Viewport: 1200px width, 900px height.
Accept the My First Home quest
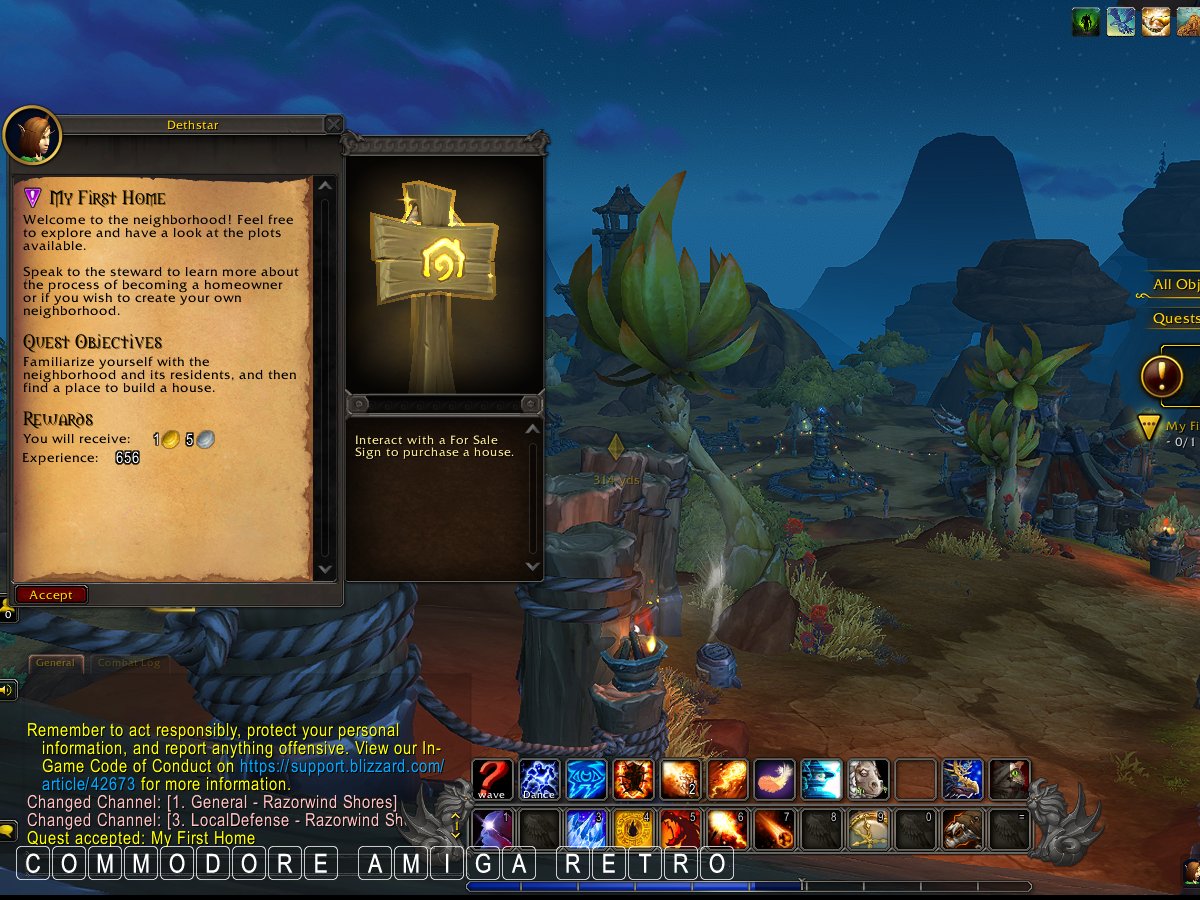pyautogui.click(x=51, y=595)
